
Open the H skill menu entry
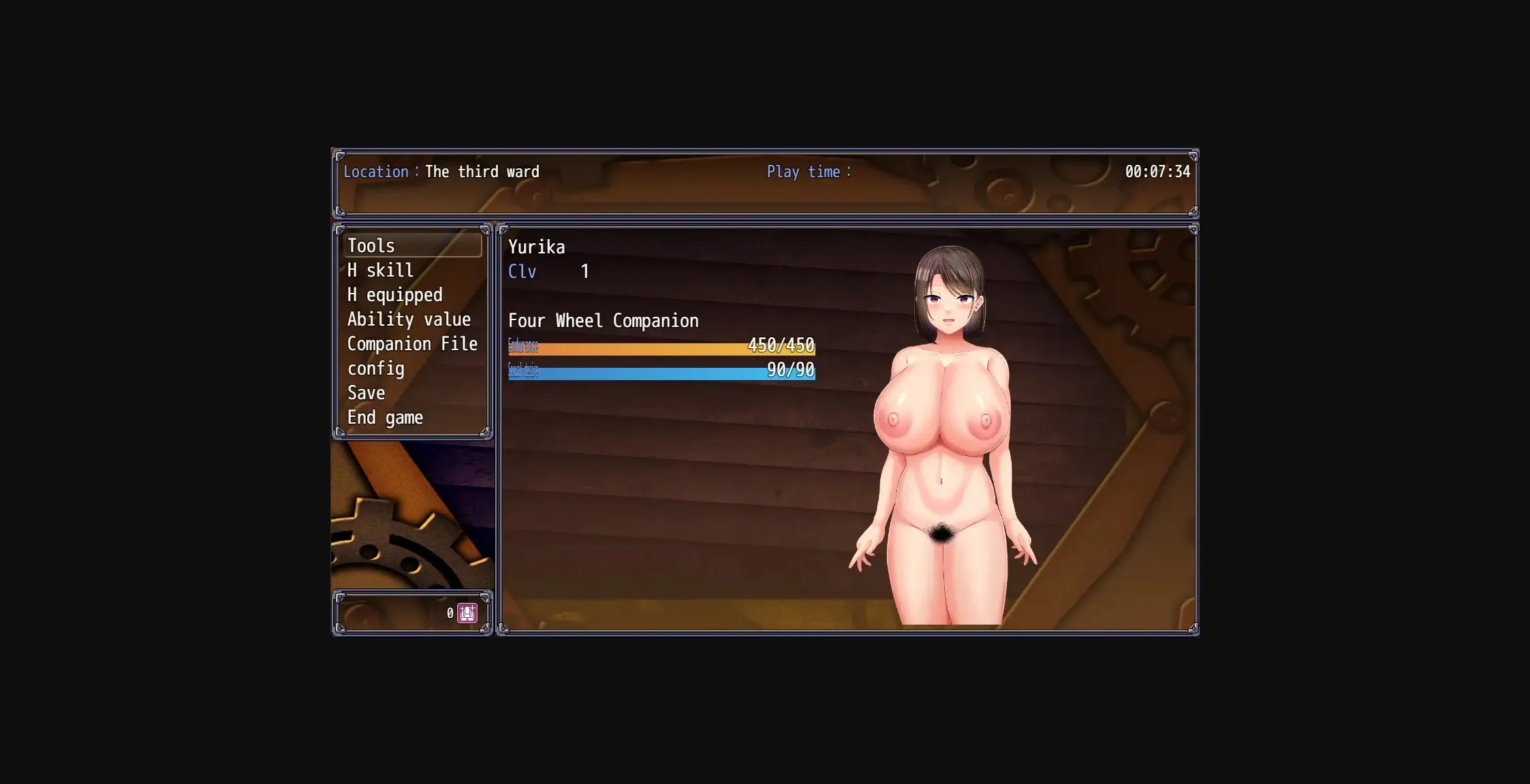coord(379,270)
